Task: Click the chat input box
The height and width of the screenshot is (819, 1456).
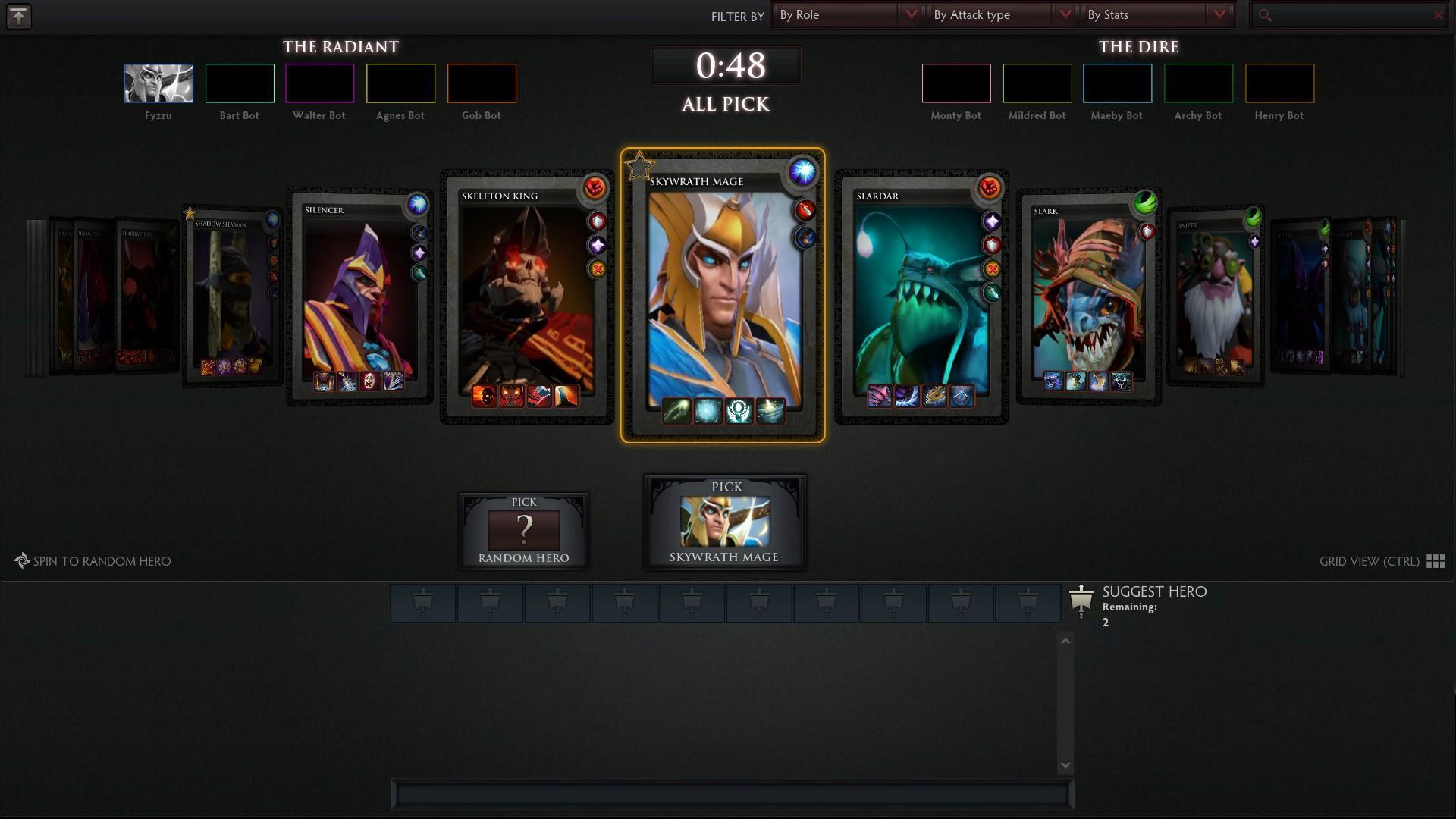Action: tap(732, 794)
